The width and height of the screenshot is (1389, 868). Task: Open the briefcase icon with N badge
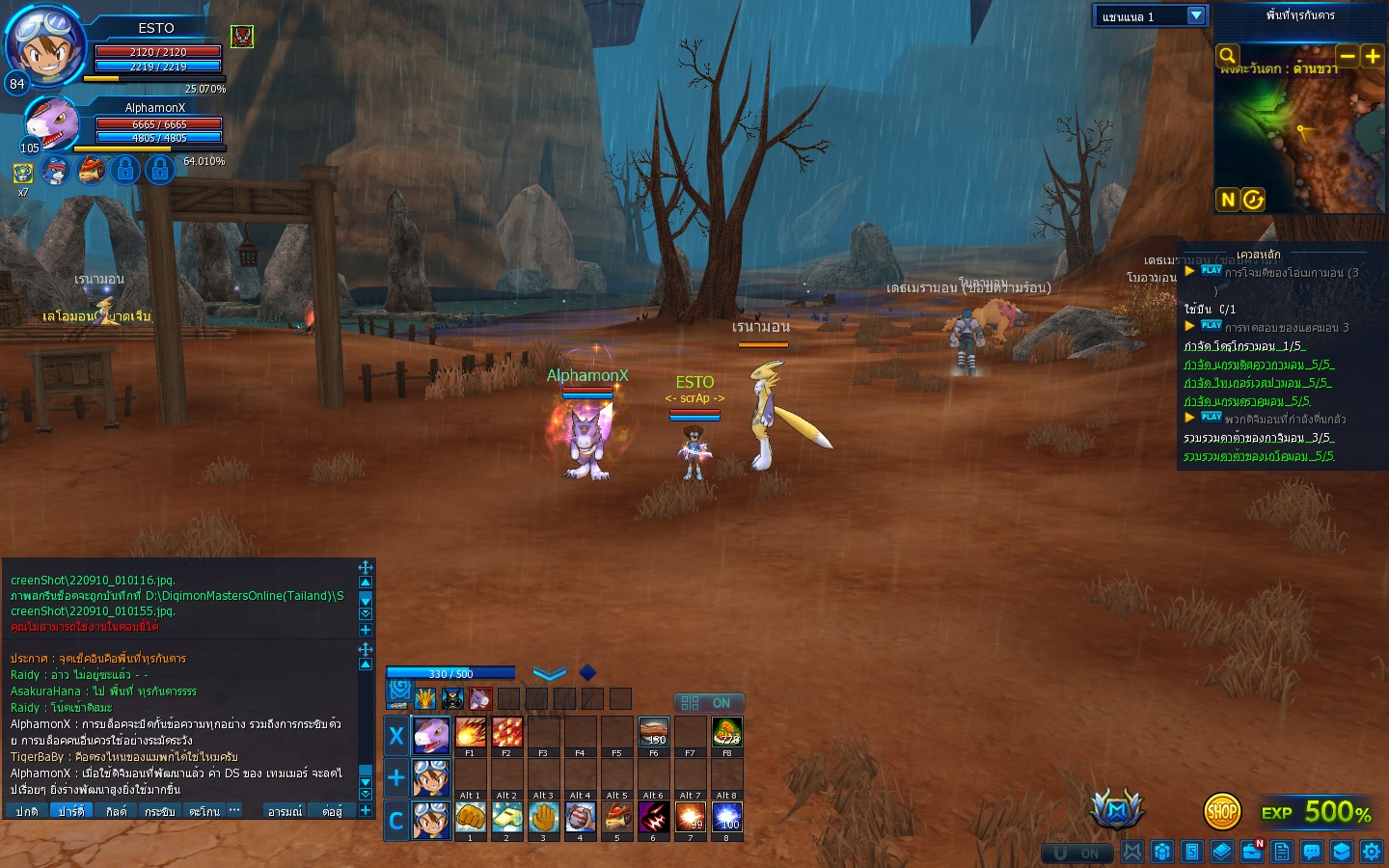pos(1252,852)
